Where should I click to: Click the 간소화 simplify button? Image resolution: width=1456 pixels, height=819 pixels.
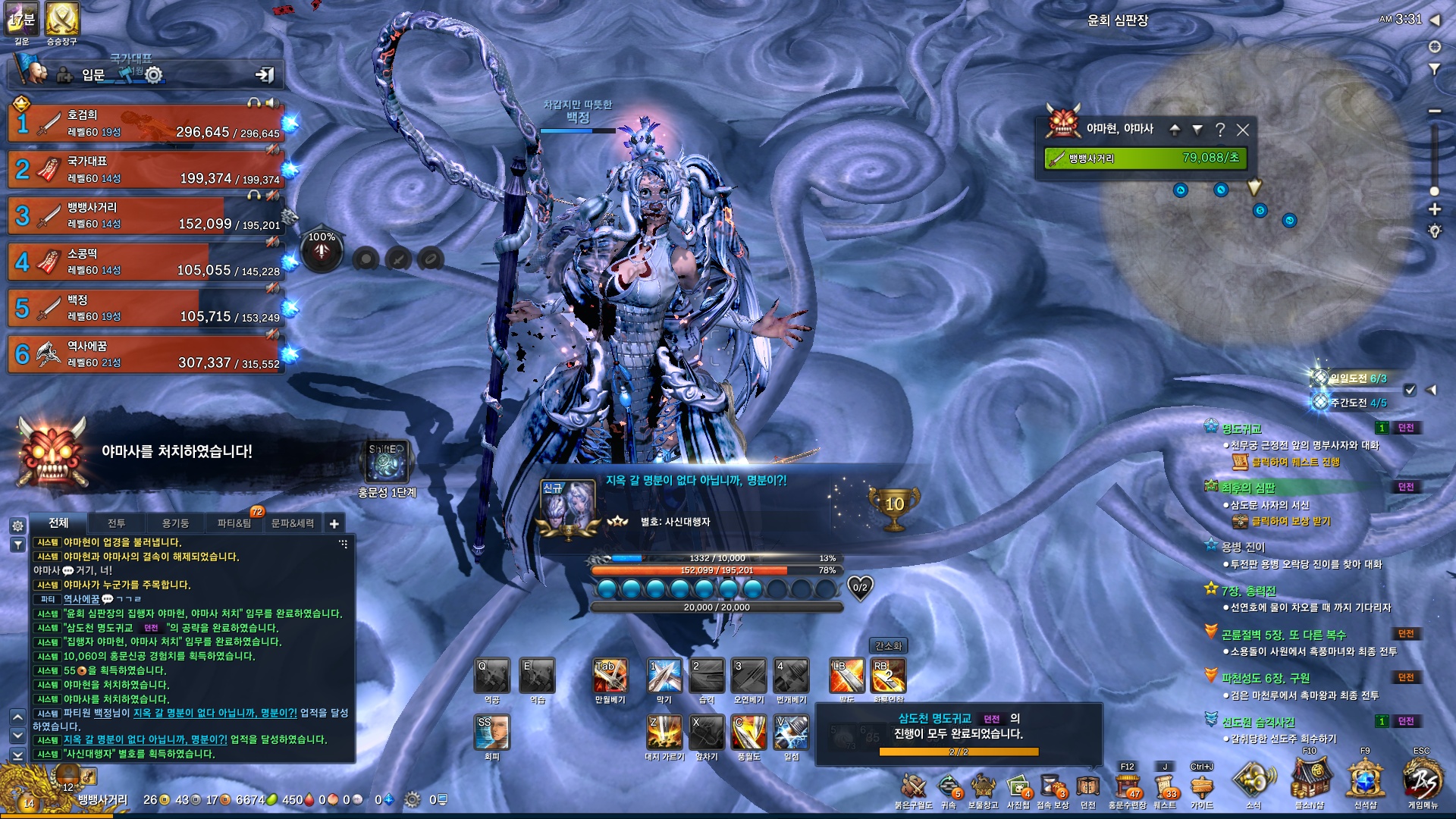coord(888,646)
